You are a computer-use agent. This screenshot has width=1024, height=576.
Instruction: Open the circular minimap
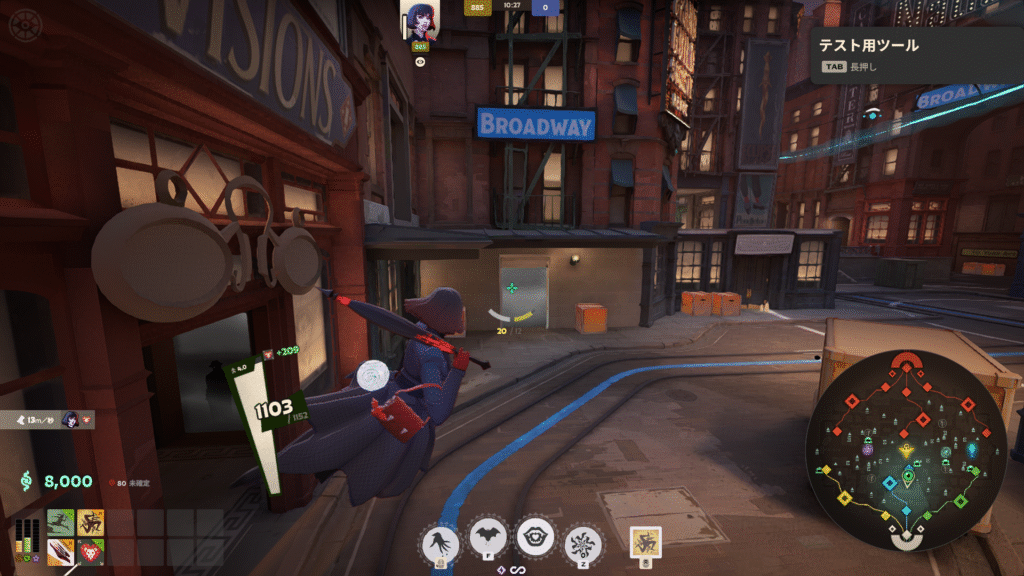pos(907,451)
